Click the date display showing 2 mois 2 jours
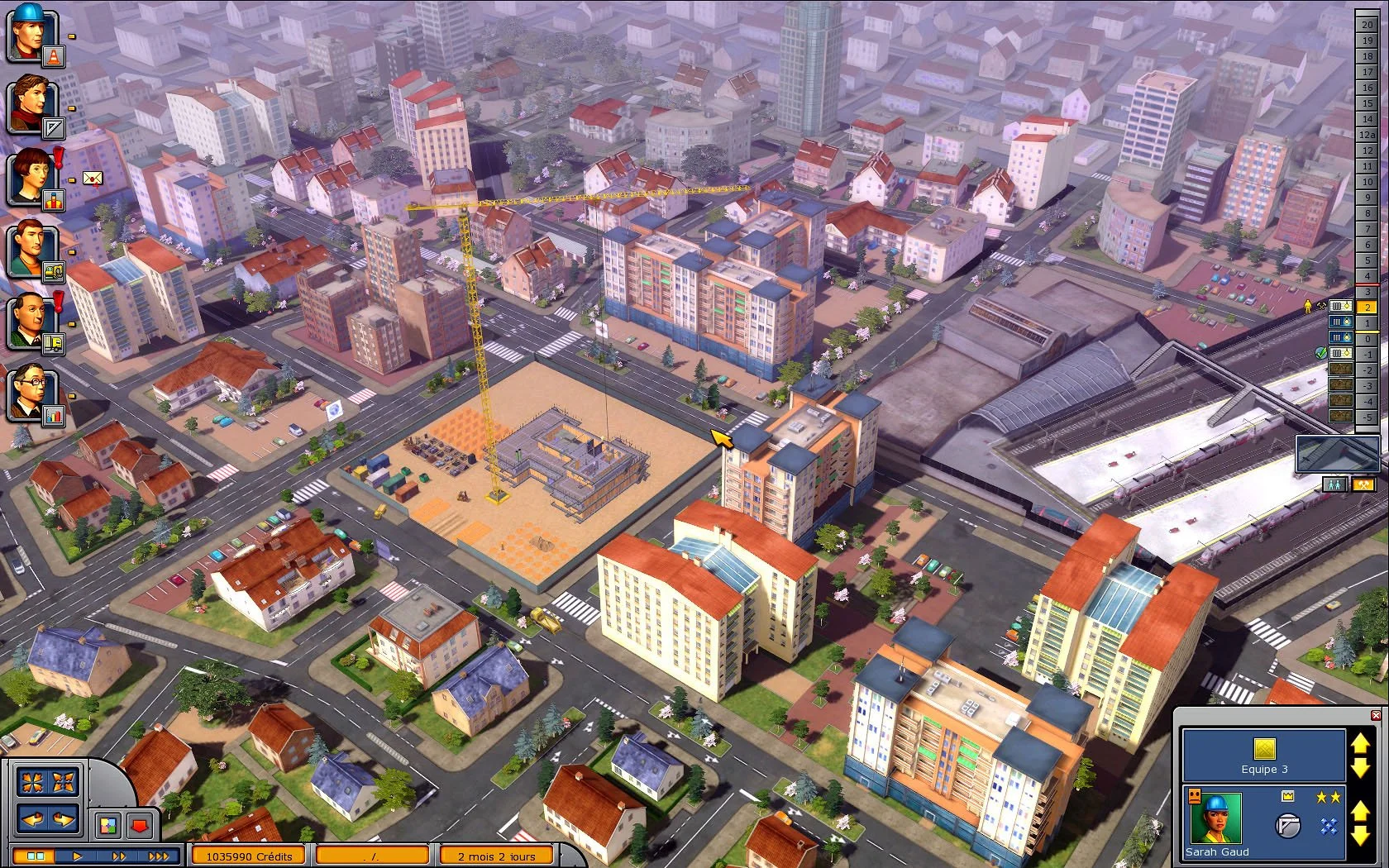This screenshot has width=1389, height=868. [496, 856]
